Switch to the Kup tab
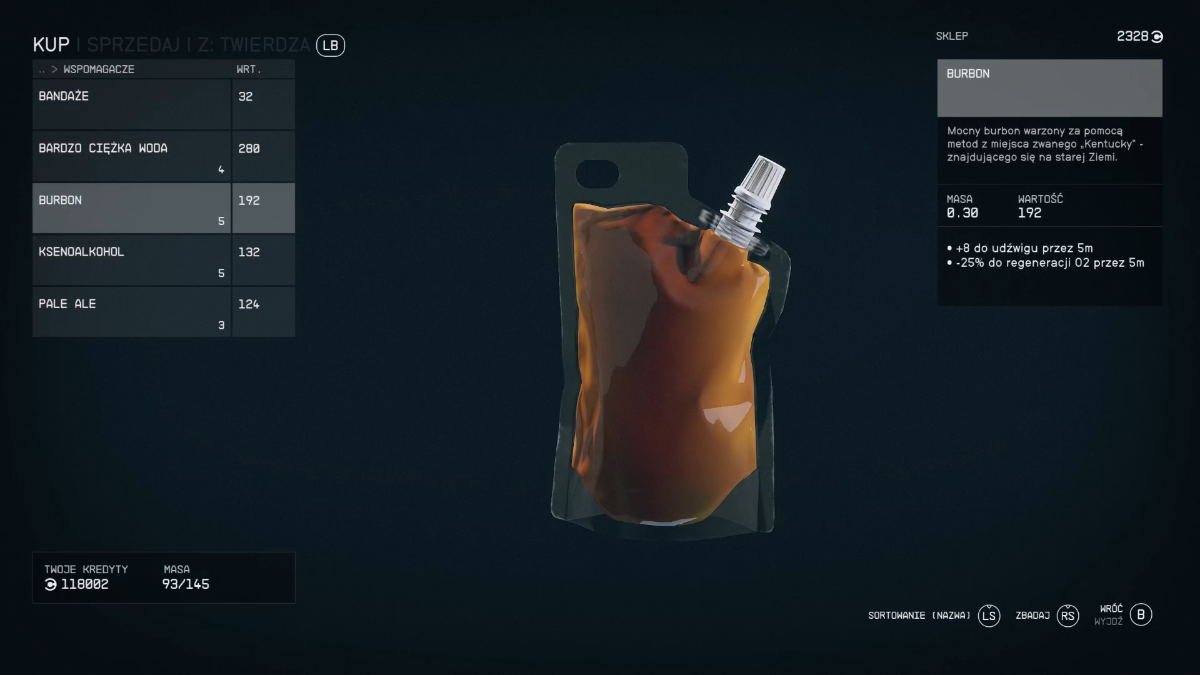Viewport: 1200px width, 675px height. 51,45
